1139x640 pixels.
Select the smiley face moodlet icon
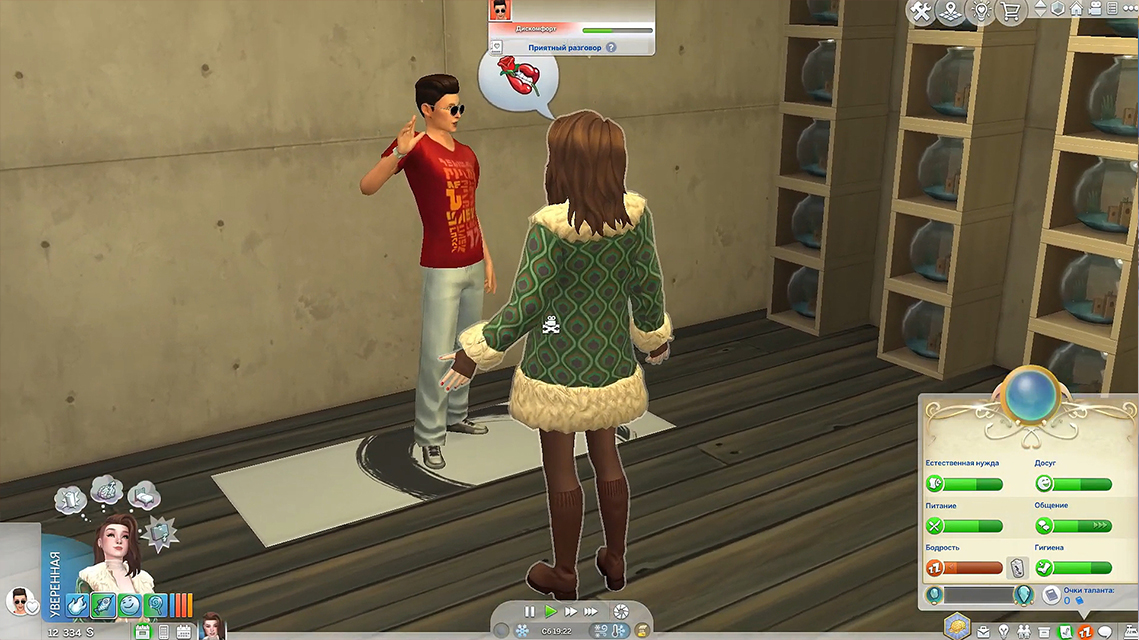pyautogui.click(x=130, y=605)
